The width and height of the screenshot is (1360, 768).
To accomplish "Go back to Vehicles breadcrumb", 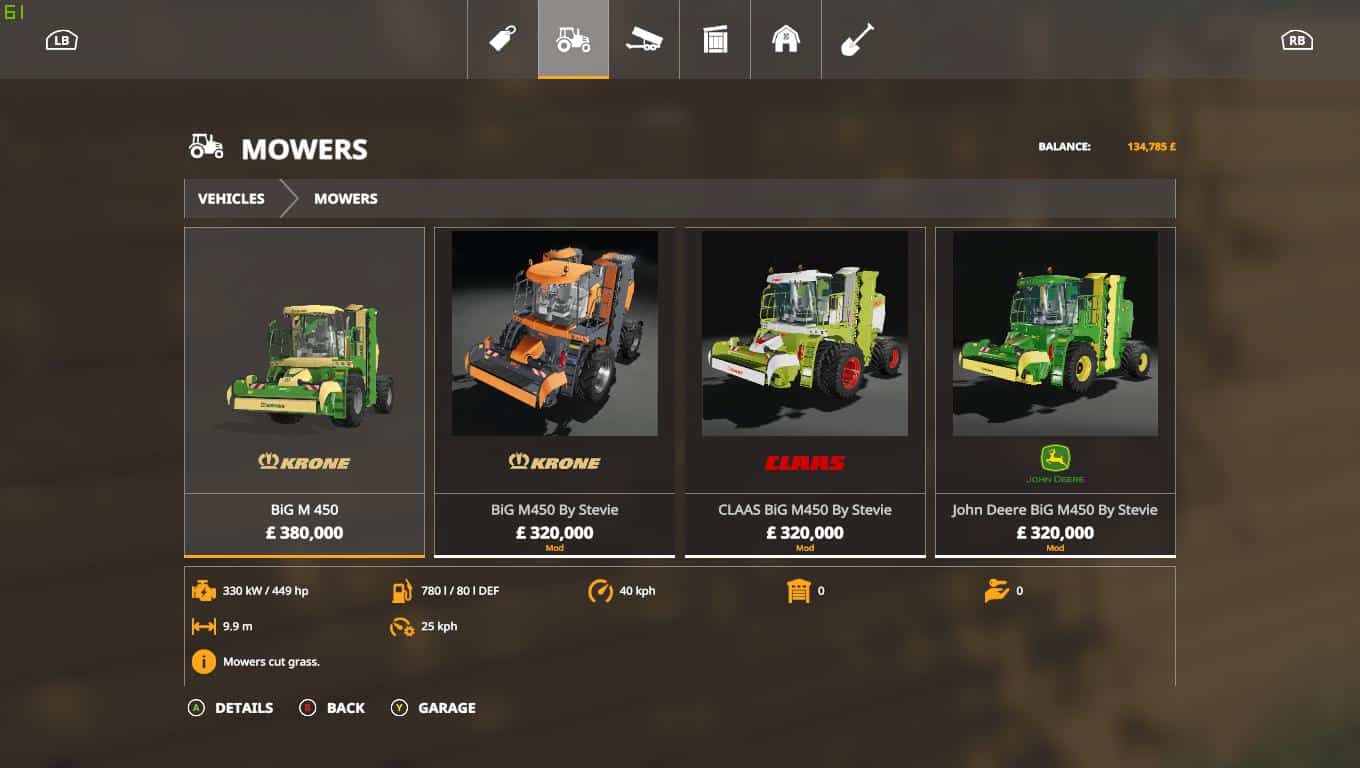I will click(231, 198).
